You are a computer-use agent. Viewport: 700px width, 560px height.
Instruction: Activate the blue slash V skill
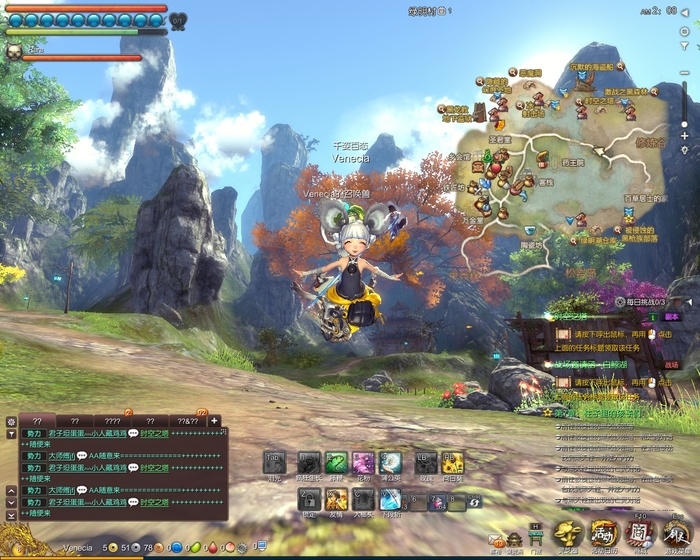pos(391,501)
